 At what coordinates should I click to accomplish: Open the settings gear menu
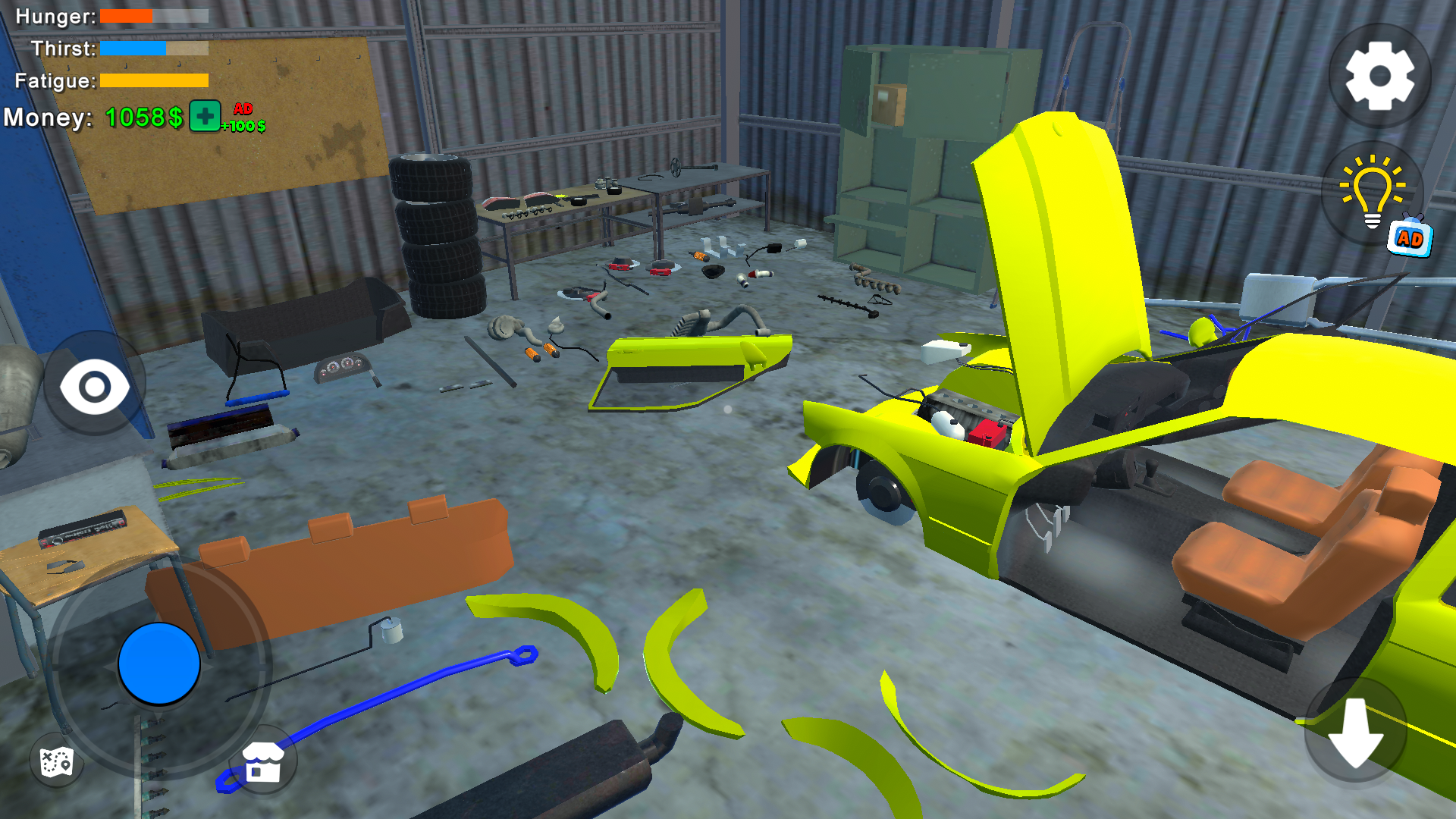coord(1382,76)
